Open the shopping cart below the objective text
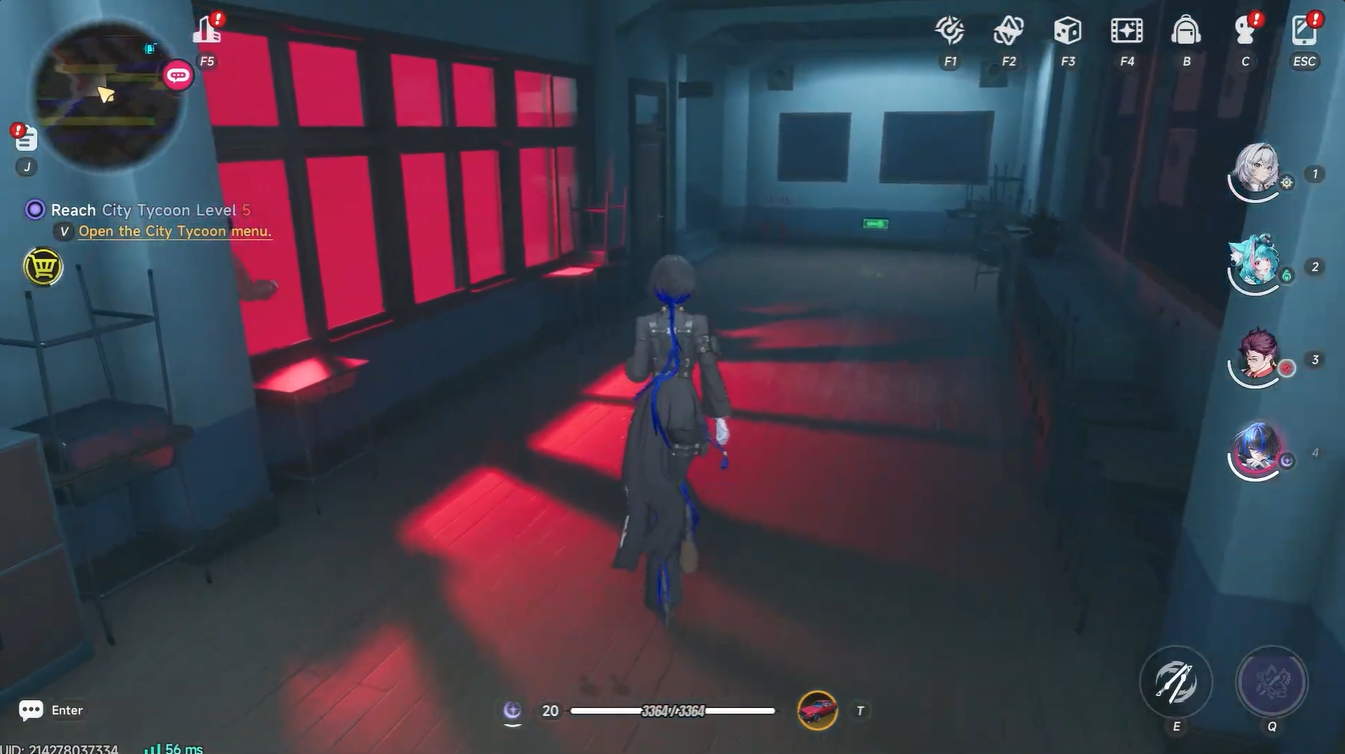The image size is (1345, 754). tap(41, 263)
